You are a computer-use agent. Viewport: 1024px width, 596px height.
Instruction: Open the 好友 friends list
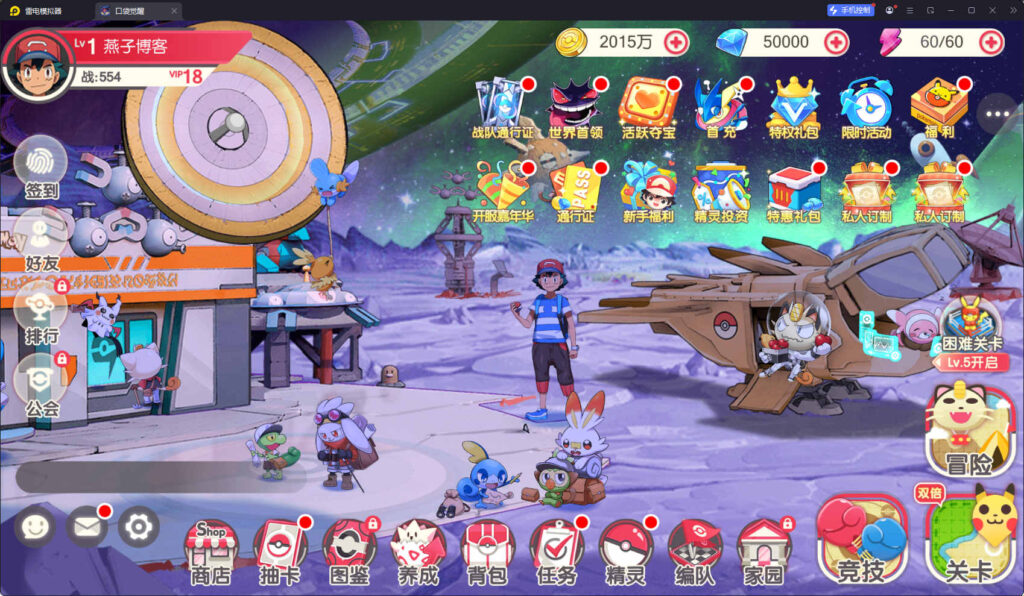[41, 238]
